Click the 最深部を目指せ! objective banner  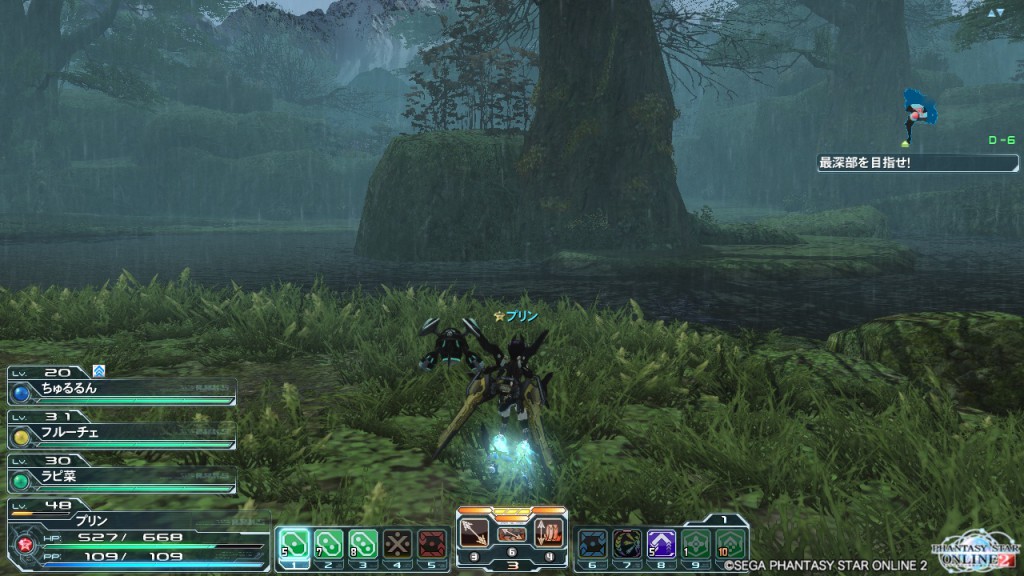click(917, 162)
